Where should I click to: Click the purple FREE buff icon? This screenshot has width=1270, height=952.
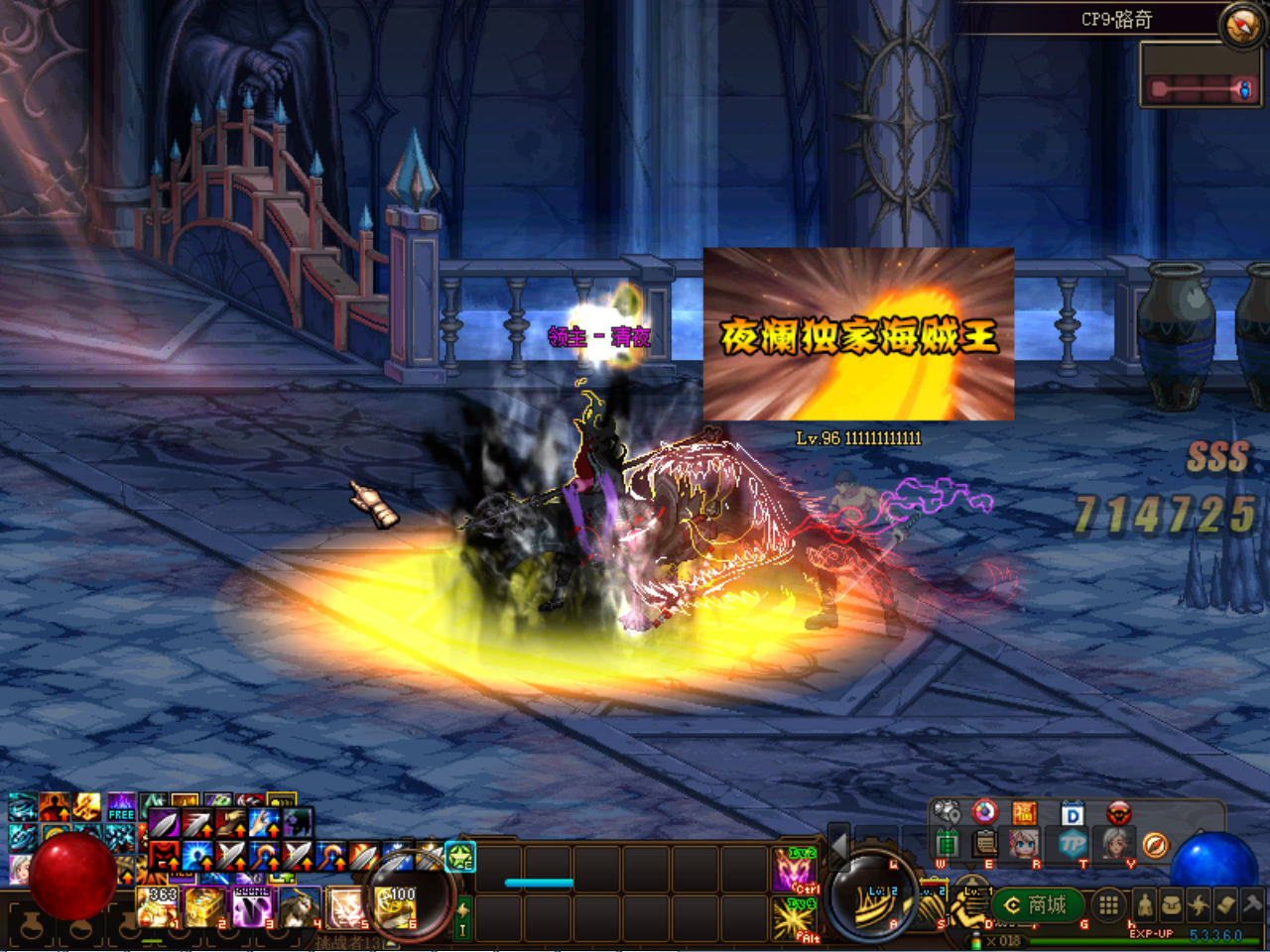[121, 805]
